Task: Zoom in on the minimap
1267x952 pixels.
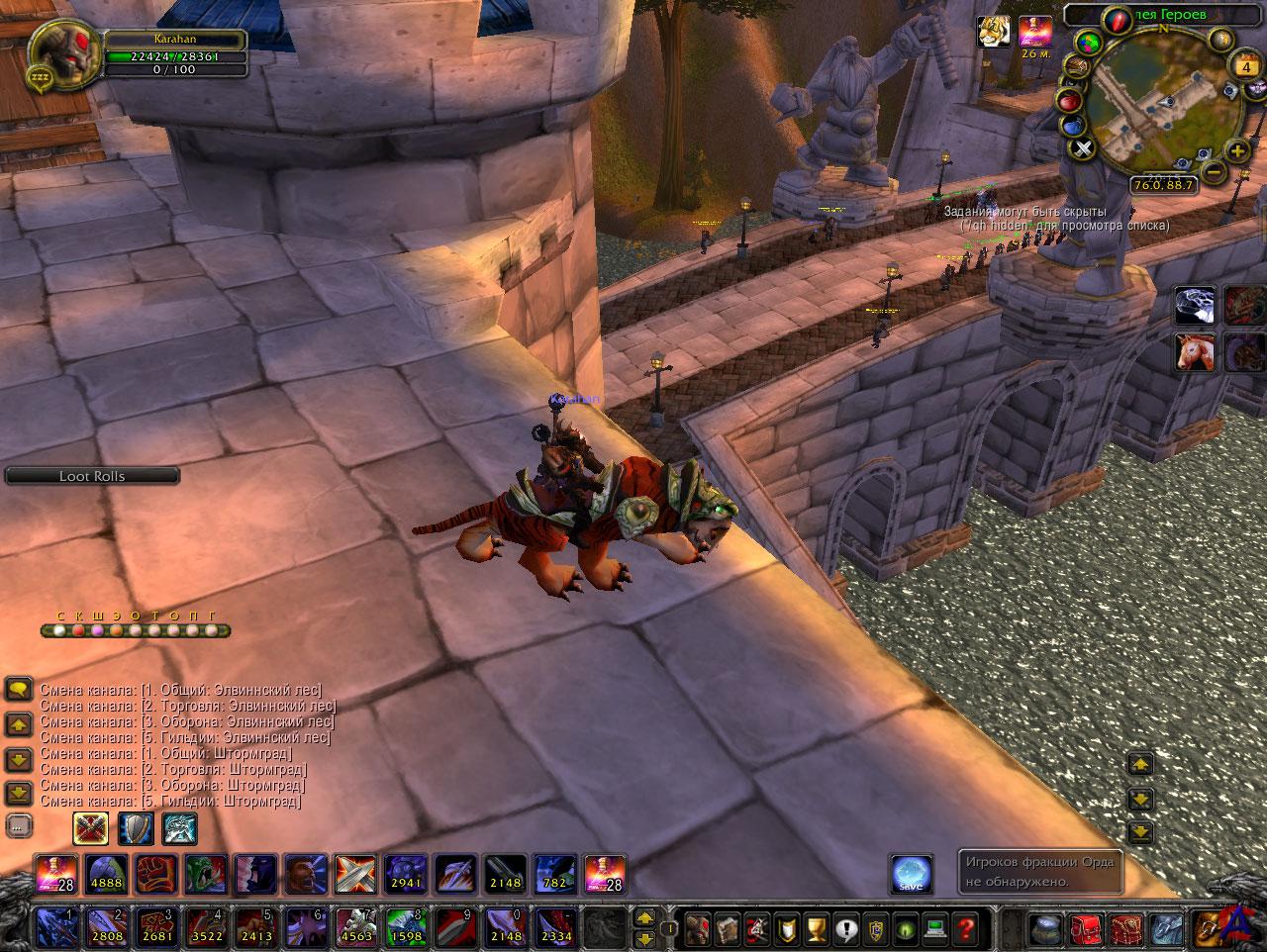Action: pos(1237,151)
